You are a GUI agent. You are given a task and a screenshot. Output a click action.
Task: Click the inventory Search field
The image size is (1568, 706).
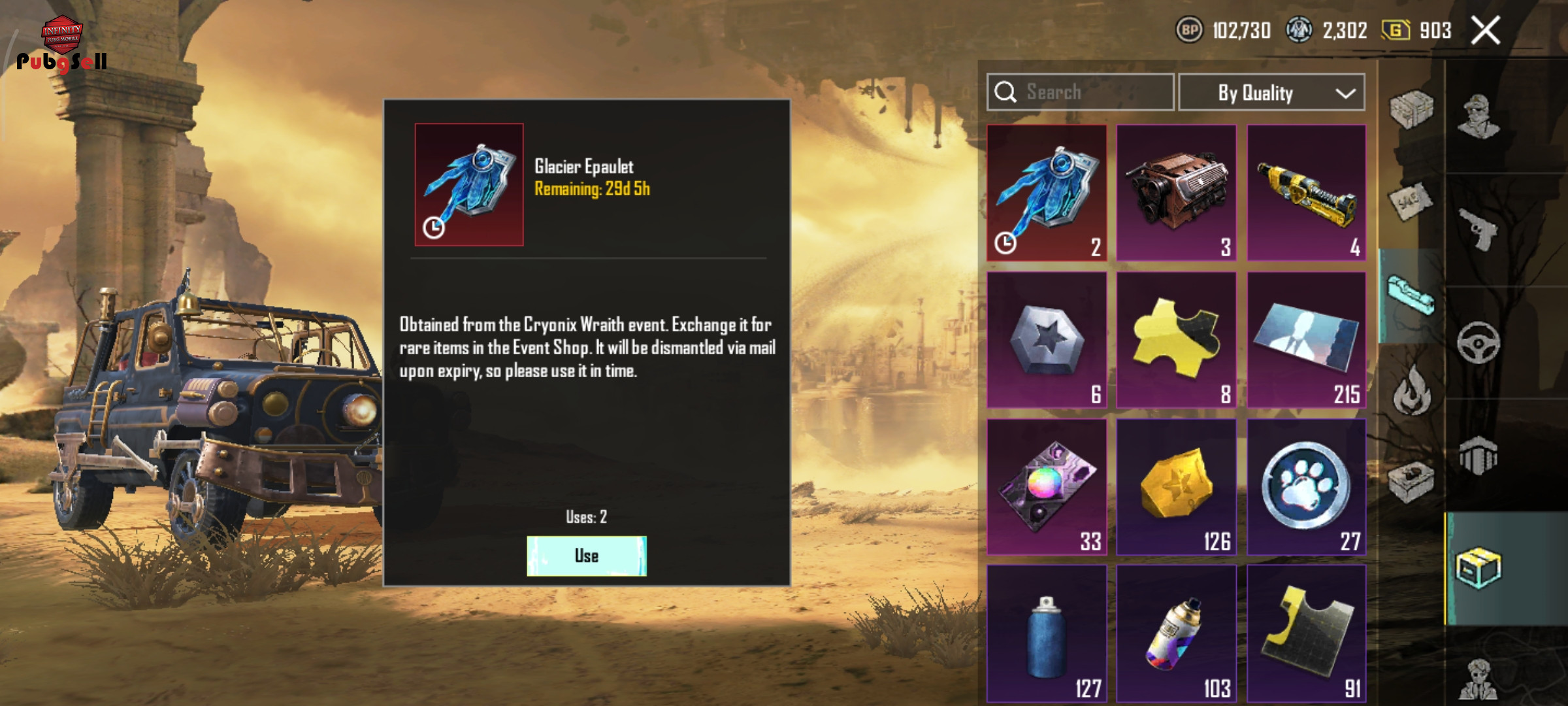click(1081, 92)
